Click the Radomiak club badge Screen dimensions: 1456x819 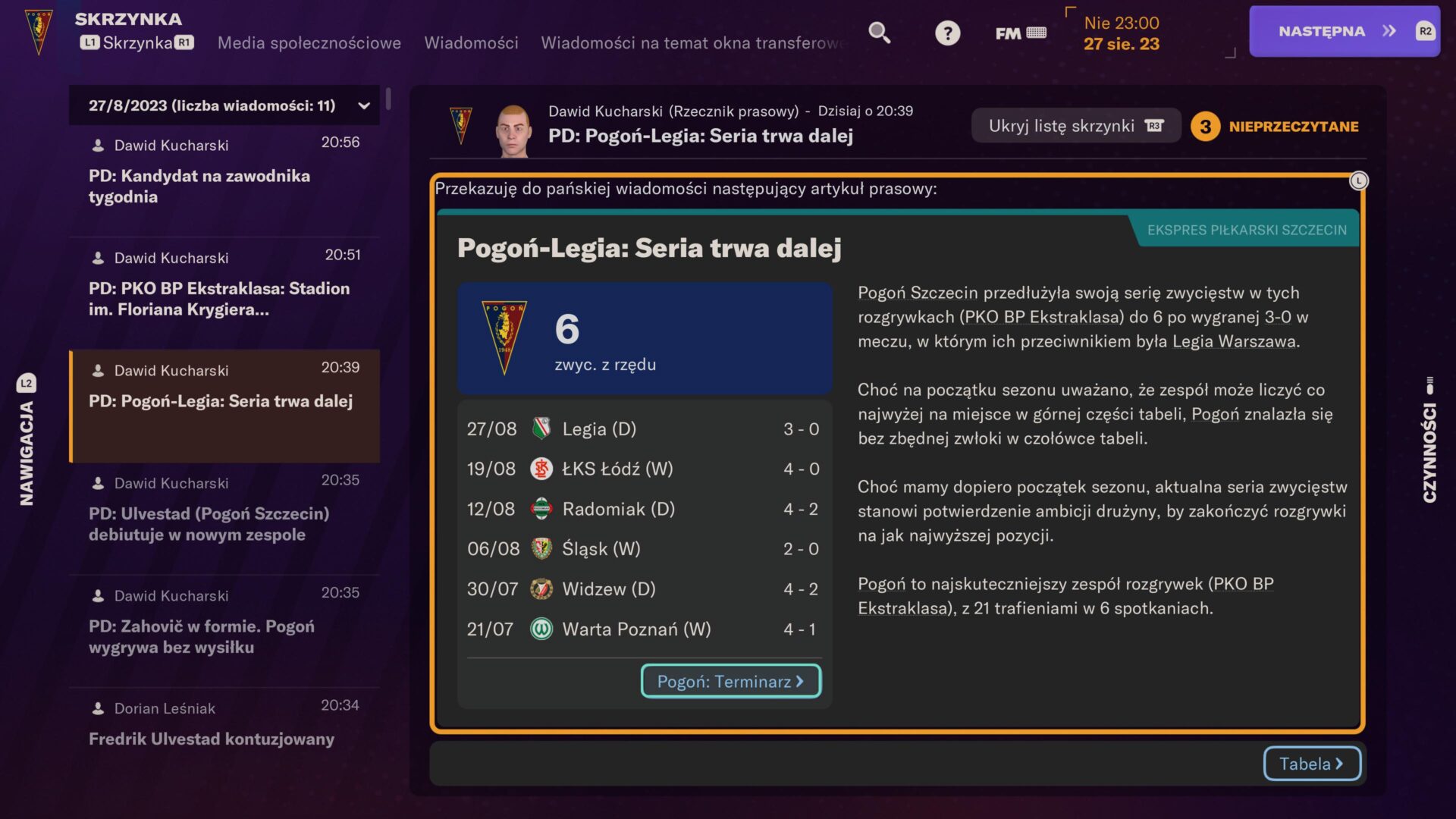(542, 509)
